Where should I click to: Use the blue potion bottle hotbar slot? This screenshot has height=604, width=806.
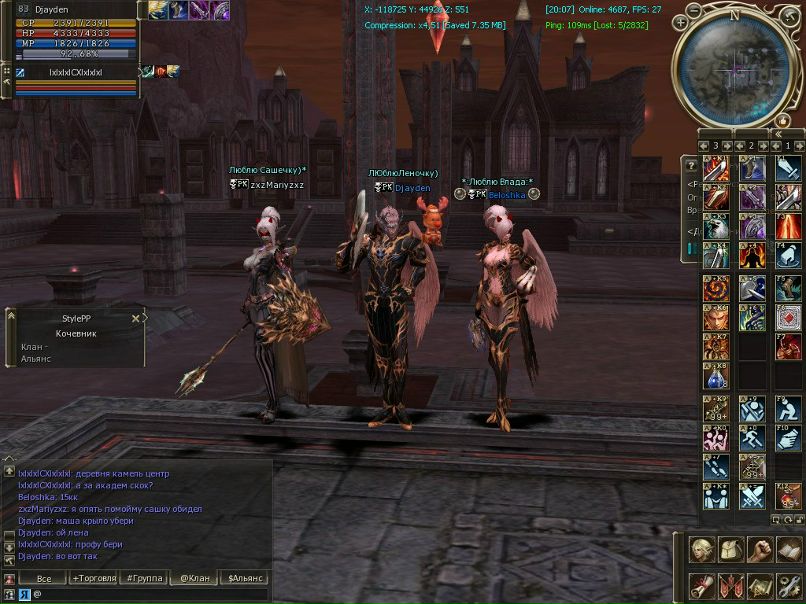tap(716, 378)
